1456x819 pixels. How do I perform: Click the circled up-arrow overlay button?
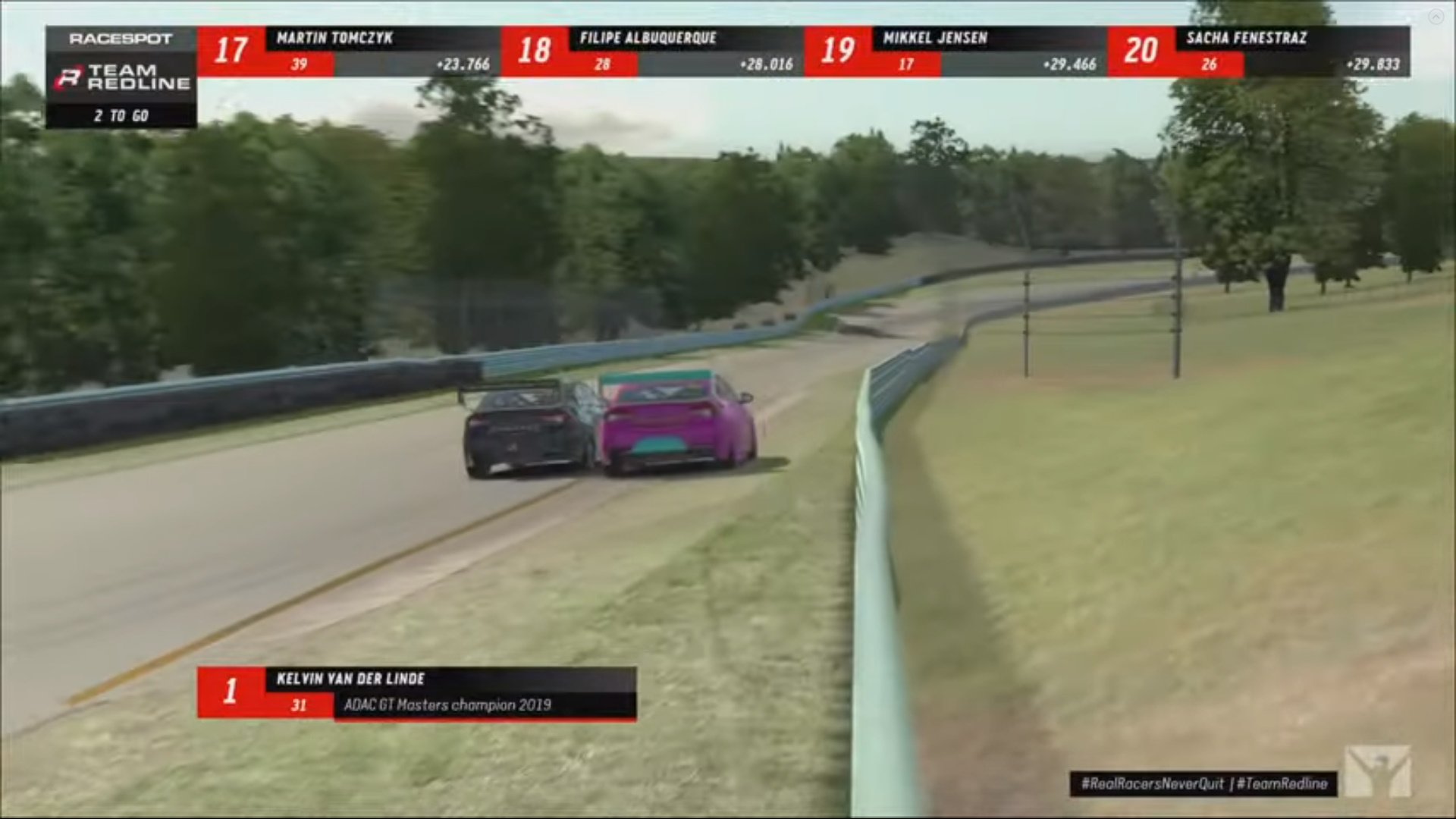pos(1436,17)
